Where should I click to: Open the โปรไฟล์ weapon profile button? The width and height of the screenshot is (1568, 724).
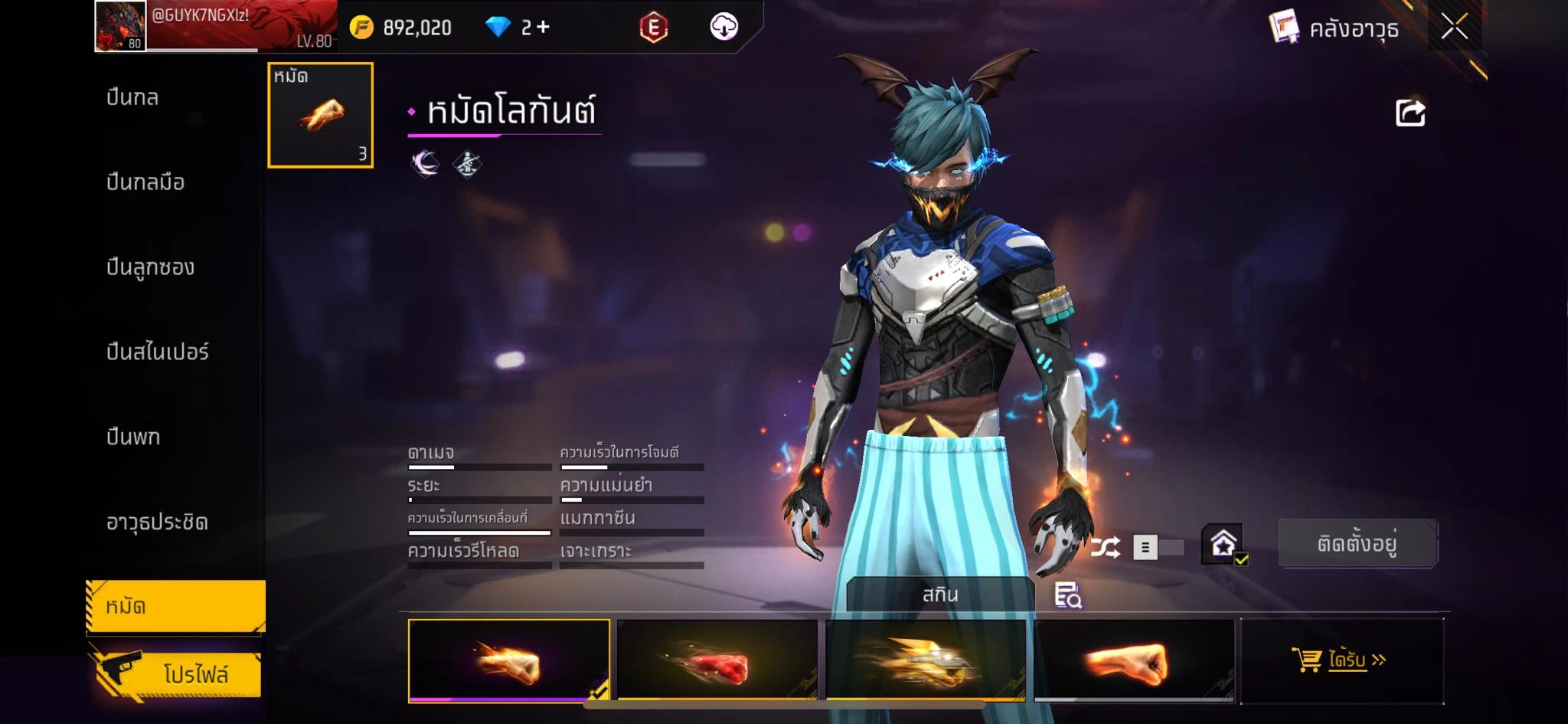pyautogui.click(x=178, y=674)
